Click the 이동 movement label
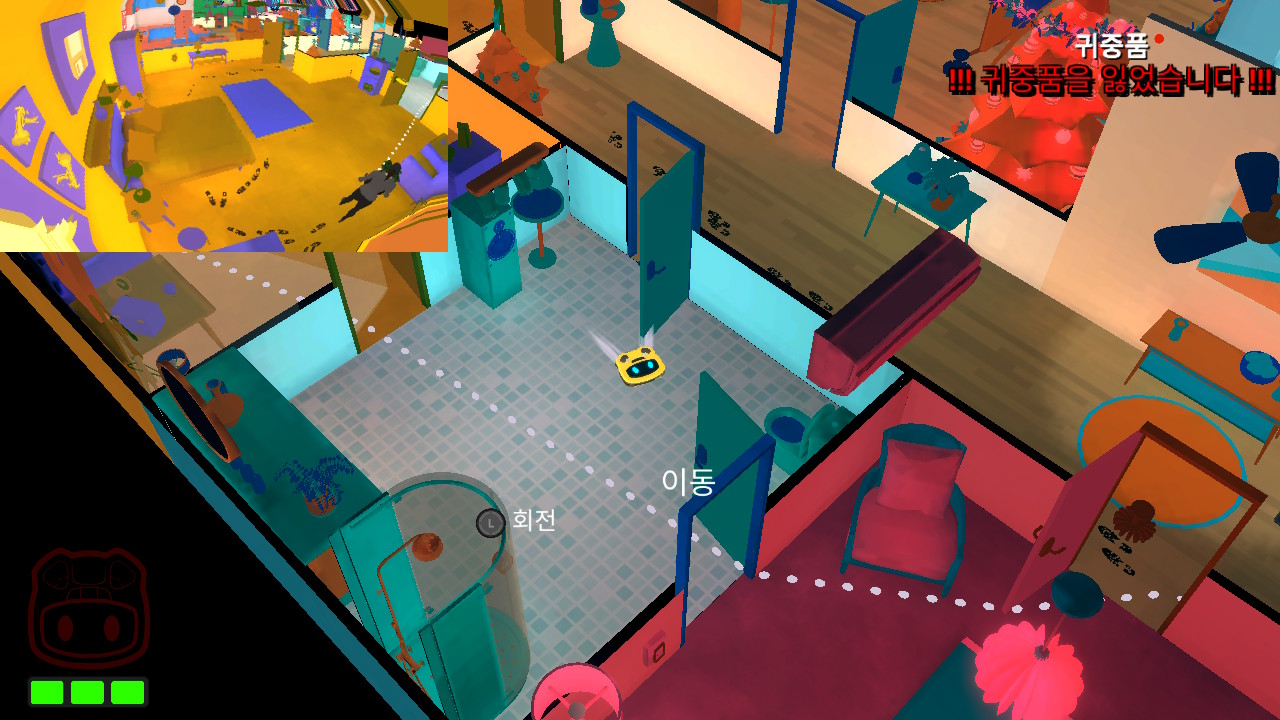This screenshot has width=1280, height=720. [687, 482]
